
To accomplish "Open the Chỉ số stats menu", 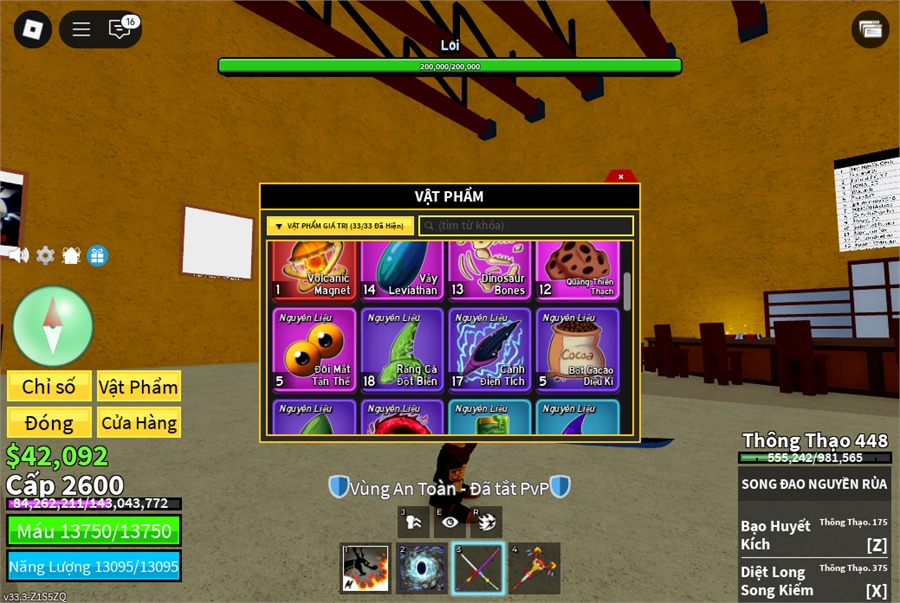I will [x=49, y=387].
